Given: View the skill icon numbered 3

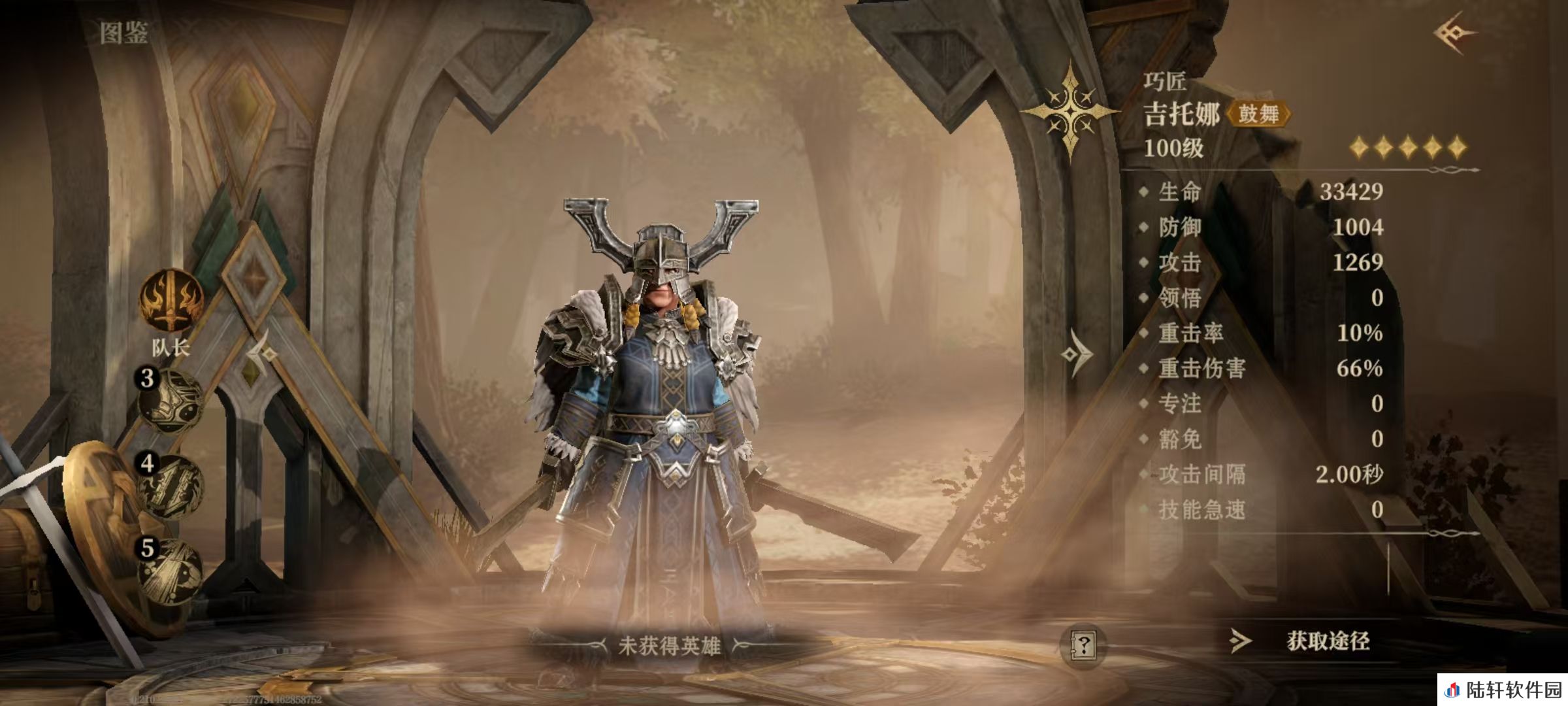Looking at the screenshot, I should (x=171, y=400).
